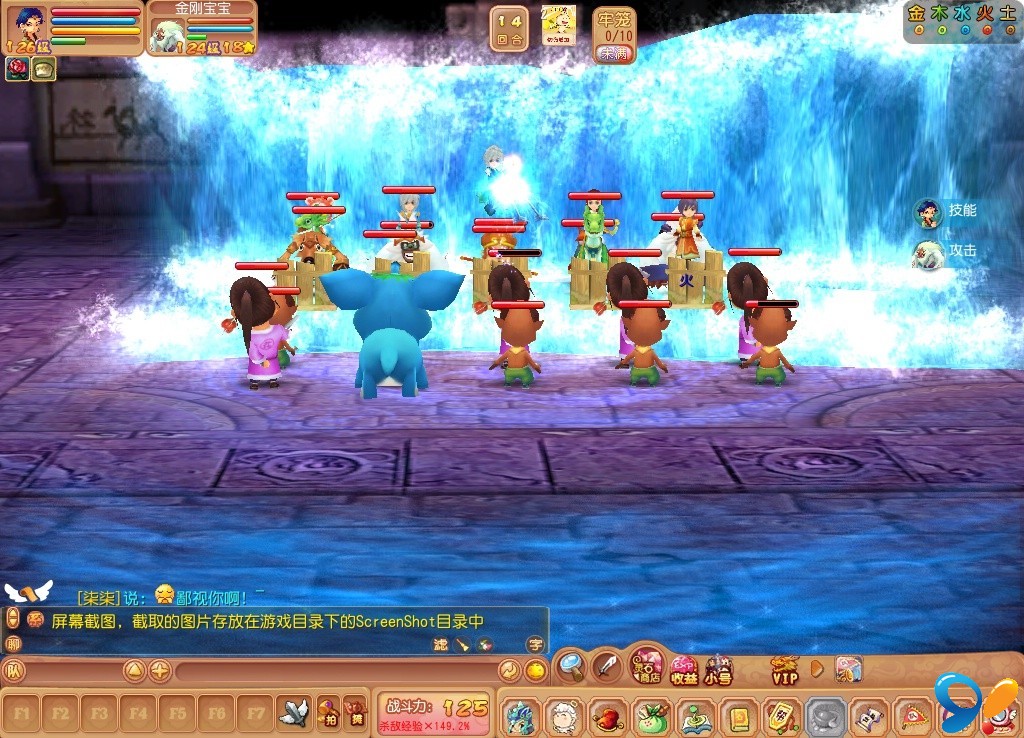1024x738 pixels.
Task: Click the white dove icon
Action: point(292,712)
